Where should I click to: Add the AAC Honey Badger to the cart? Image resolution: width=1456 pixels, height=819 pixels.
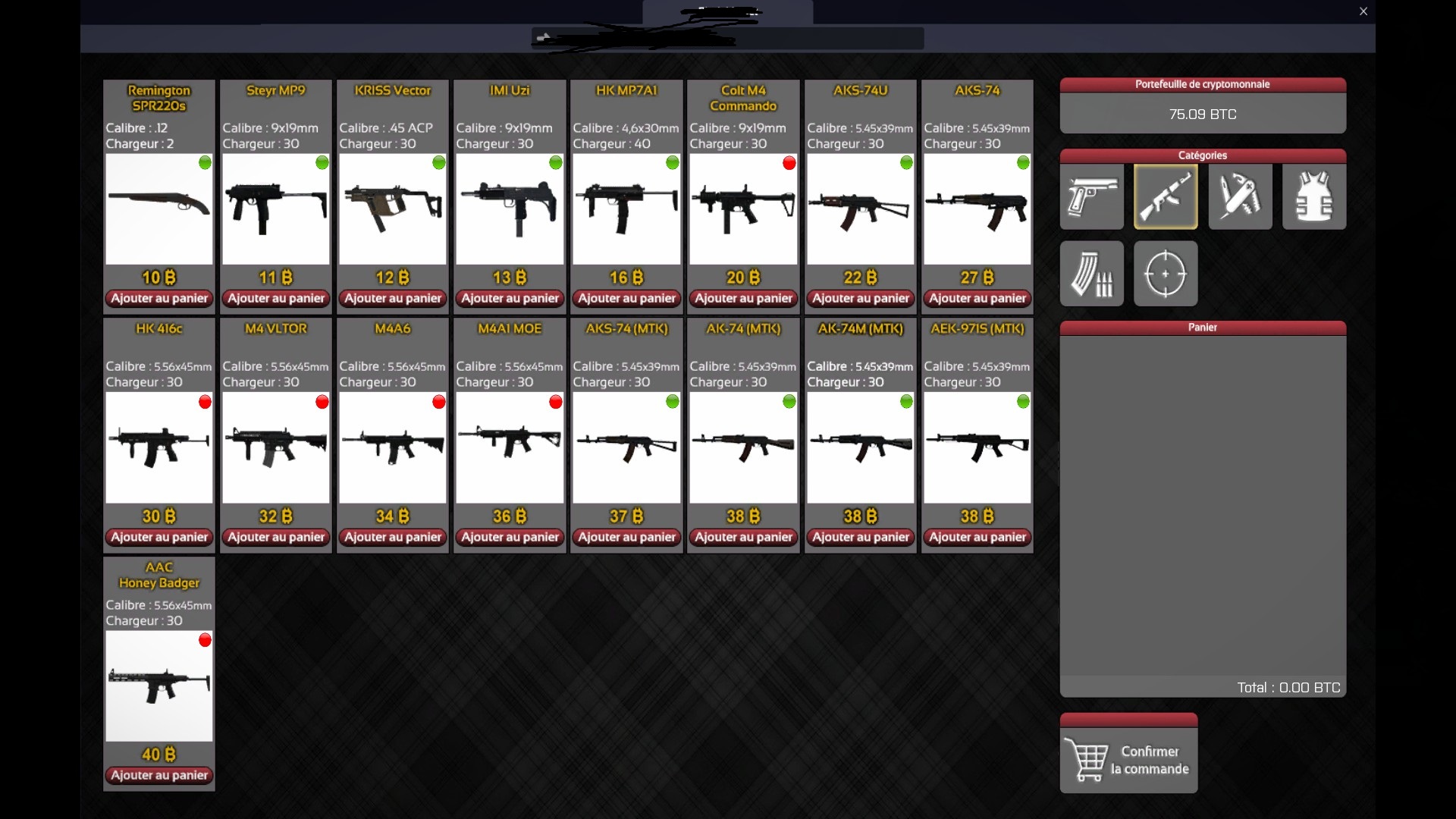point(159,775)
